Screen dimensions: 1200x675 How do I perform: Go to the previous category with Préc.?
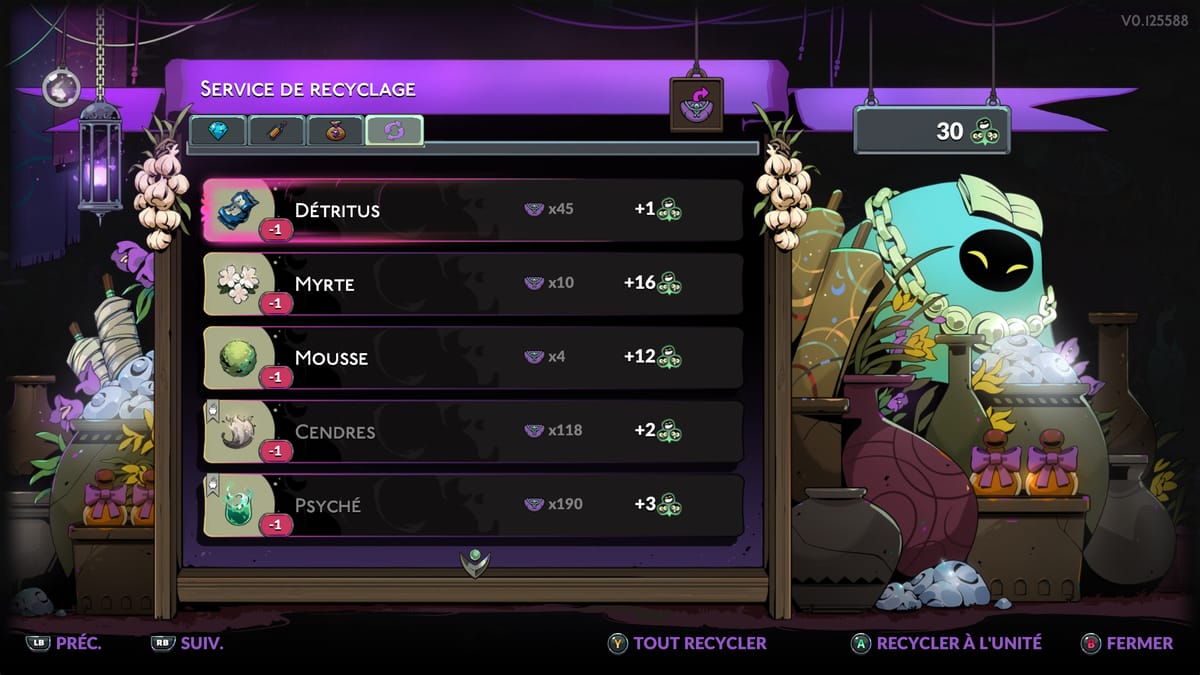point(66,643)
